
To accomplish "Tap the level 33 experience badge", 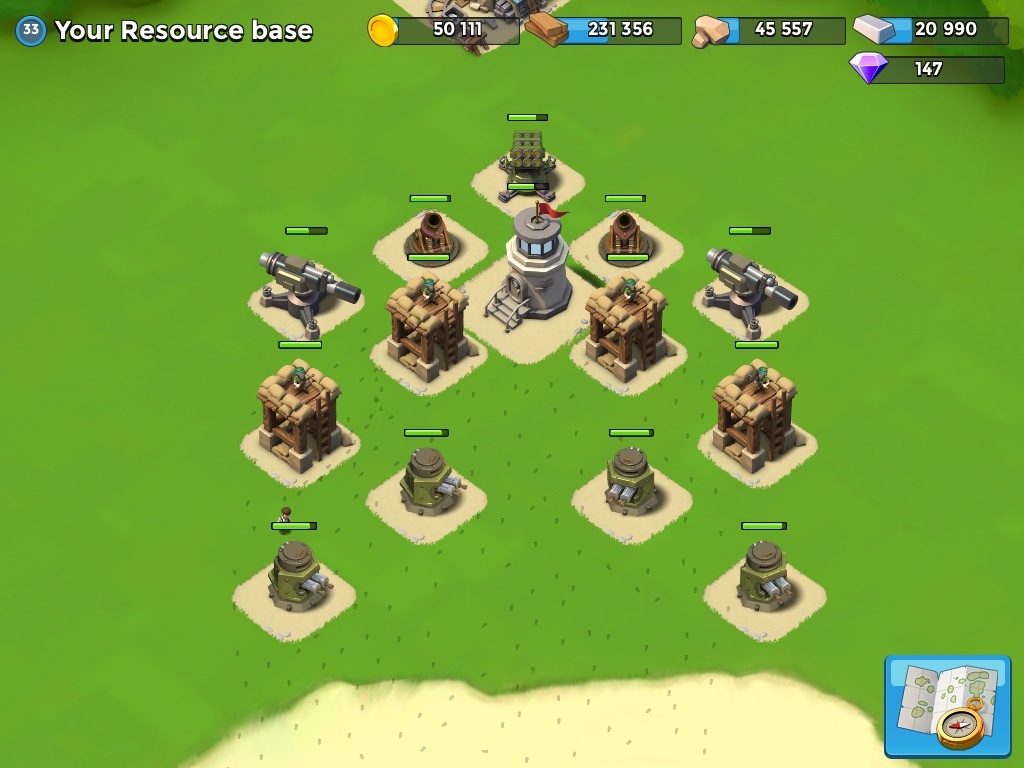I will 31,30.
